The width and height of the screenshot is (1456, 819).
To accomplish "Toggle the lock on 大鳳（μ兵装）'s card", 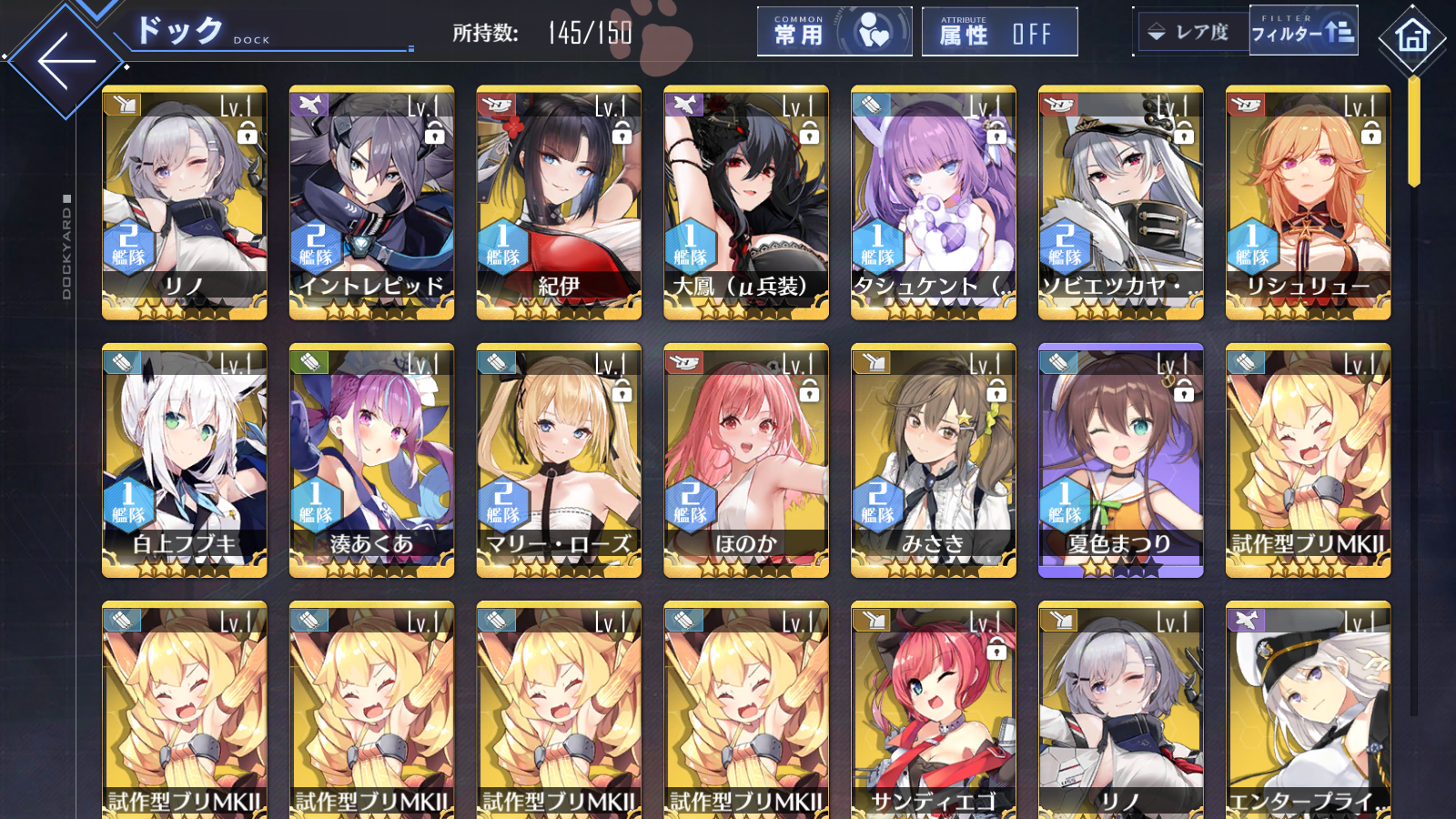I will tap(811, 133).
